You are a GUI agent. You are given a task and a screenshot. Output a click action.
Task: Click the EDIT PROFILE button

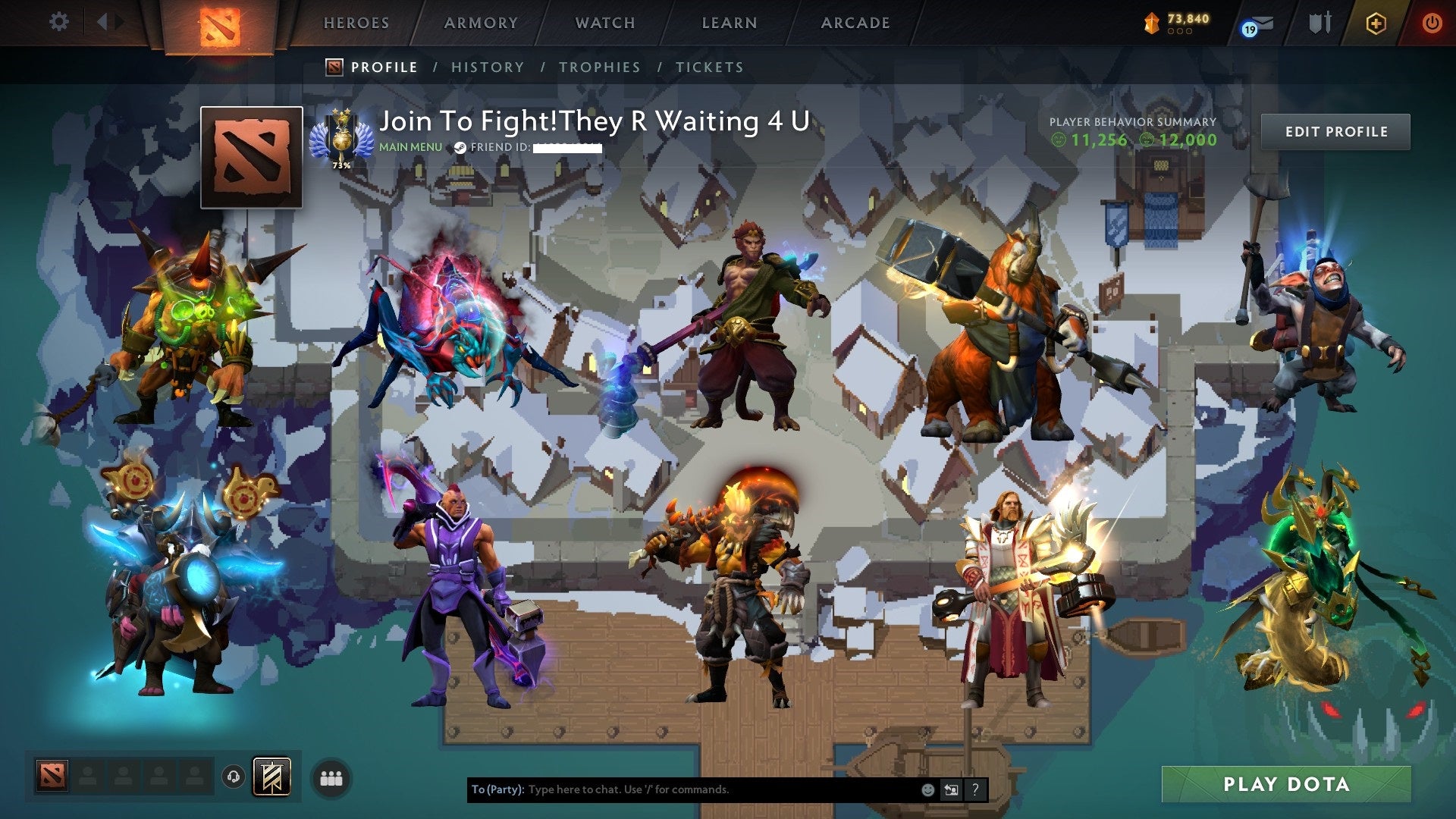pyautogui.click(x=1335, y=130)
